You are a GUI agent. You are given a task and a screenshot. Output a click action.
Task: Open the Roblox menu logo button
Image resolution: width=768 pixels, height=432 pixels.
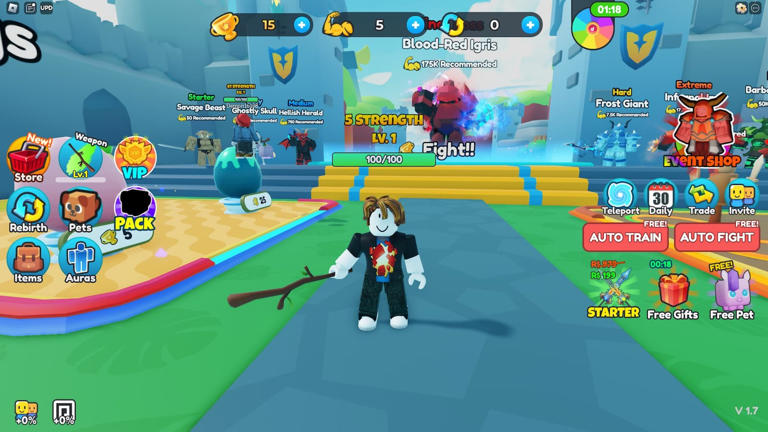[12, 8]
